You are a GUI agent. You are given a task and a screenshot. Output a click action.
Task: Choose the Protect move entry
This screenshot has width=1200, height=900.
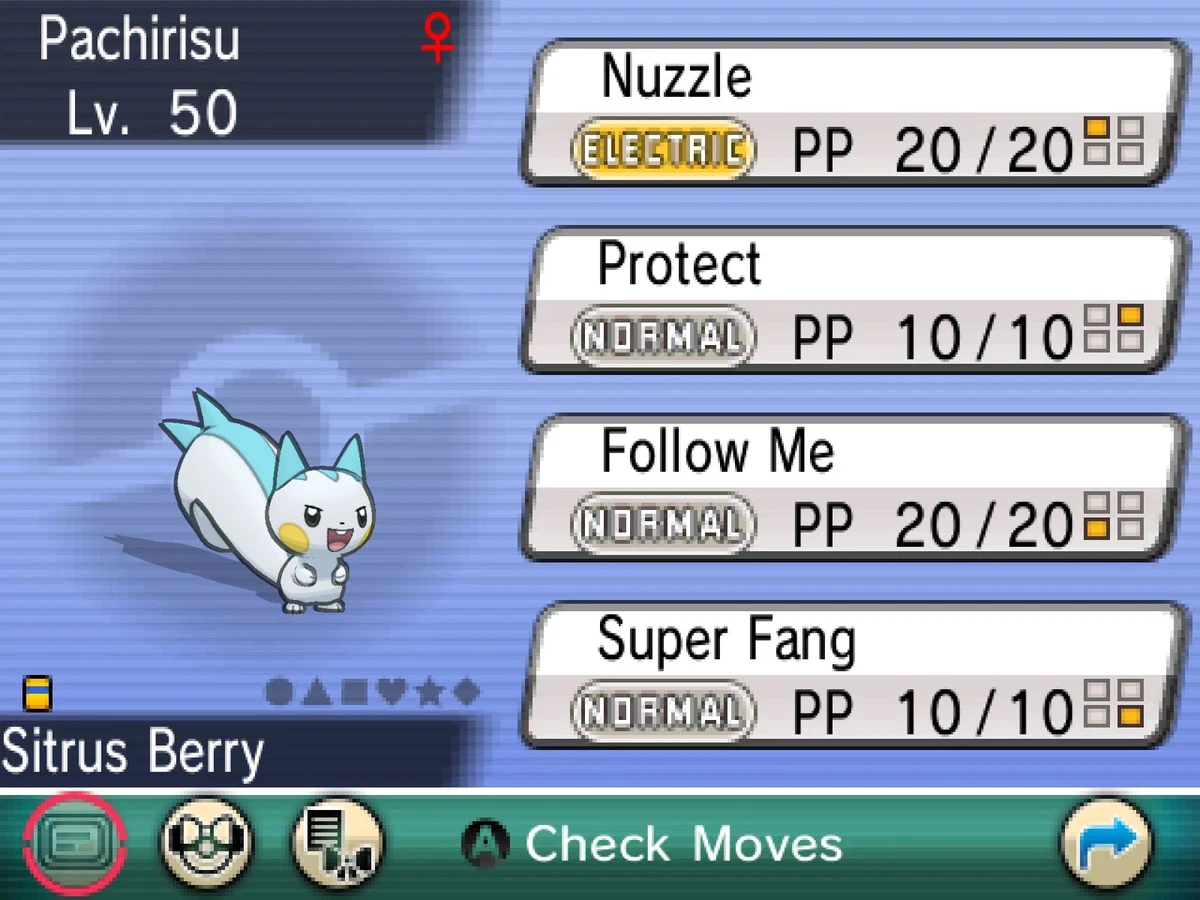click(850, 300)
